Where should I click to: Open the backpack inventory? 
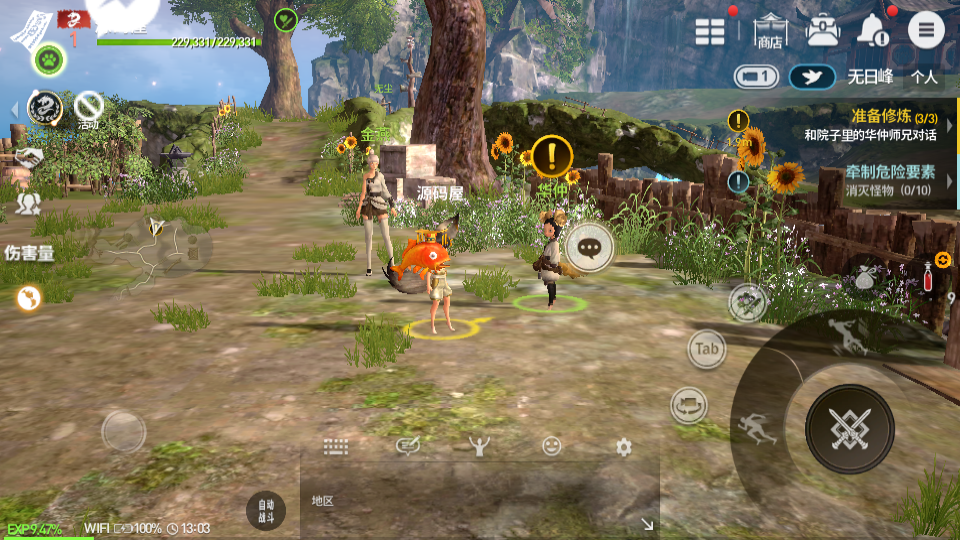tap(823, 30)
